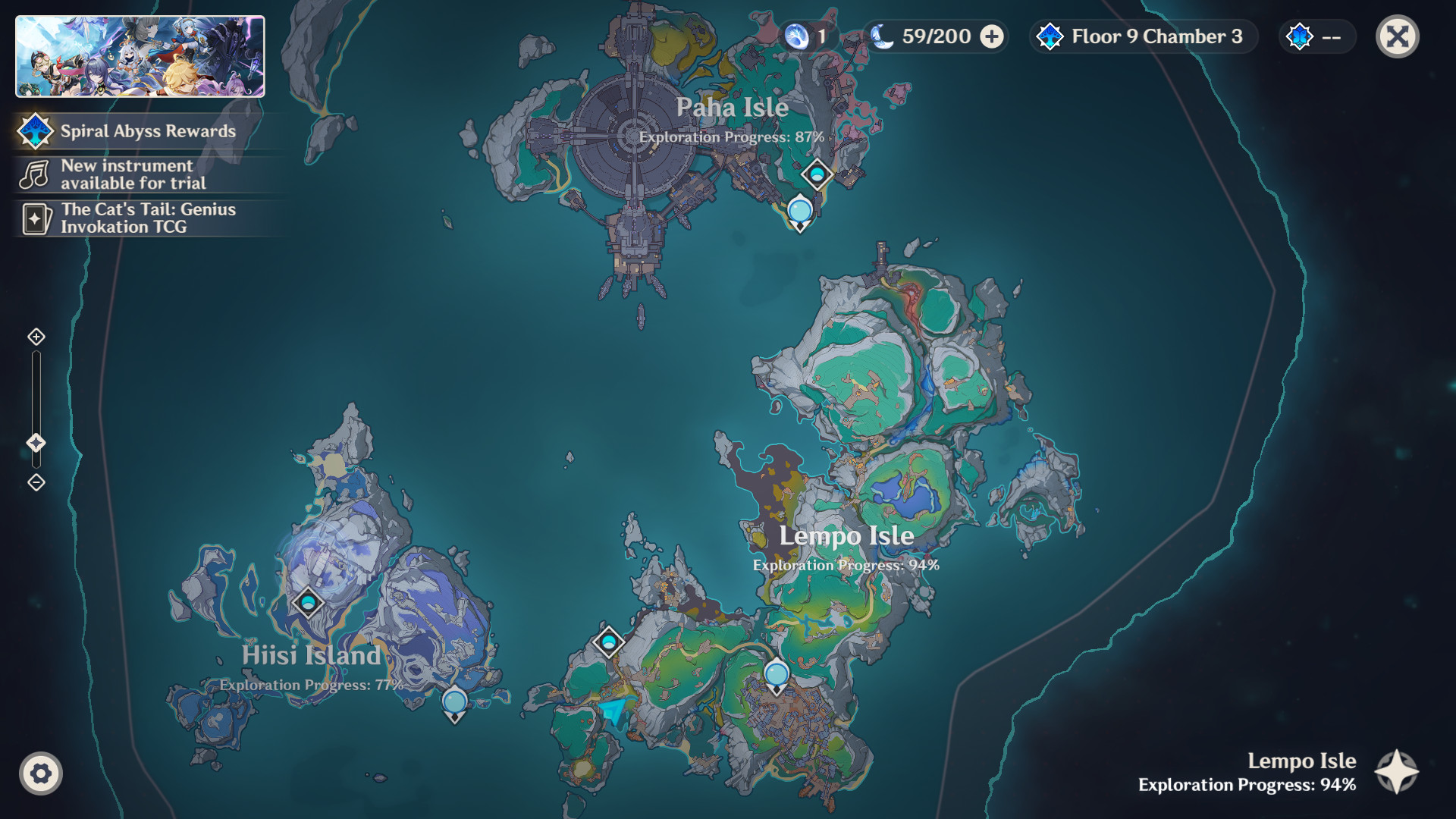Open the event banner thumbnail

140,57
